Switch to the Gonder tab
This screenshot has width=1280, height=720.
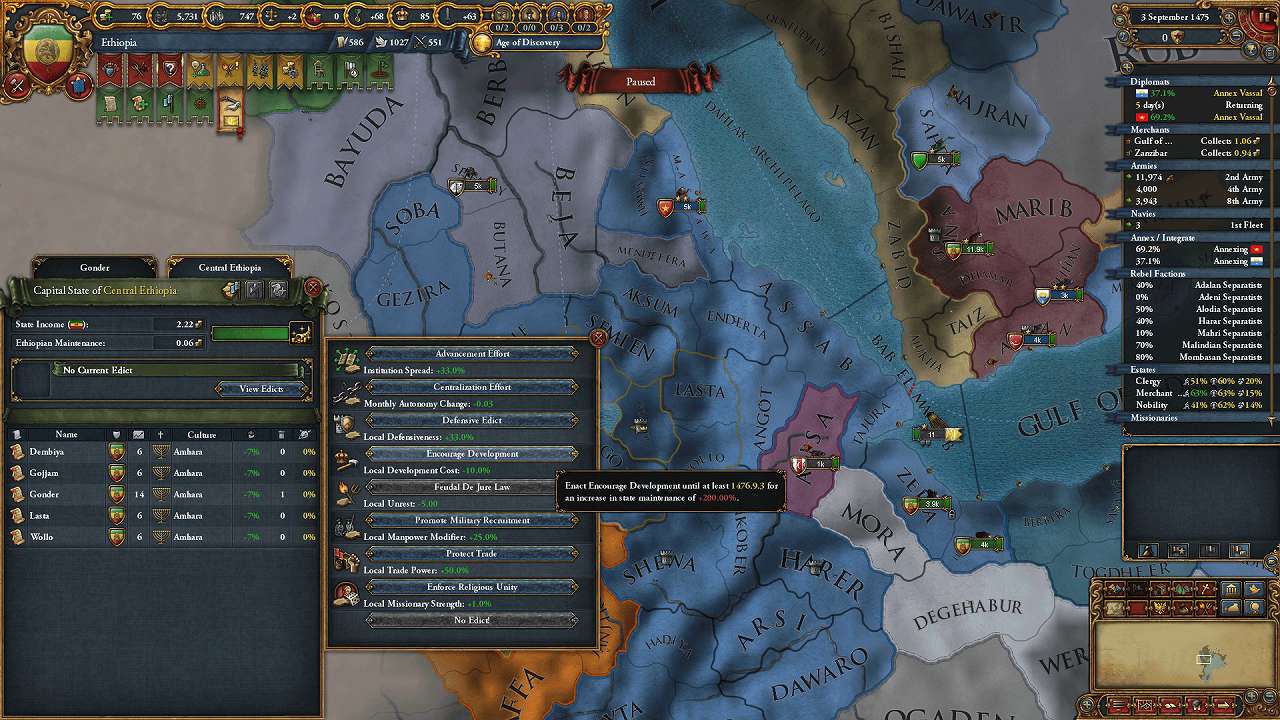[x=95, y=268]
